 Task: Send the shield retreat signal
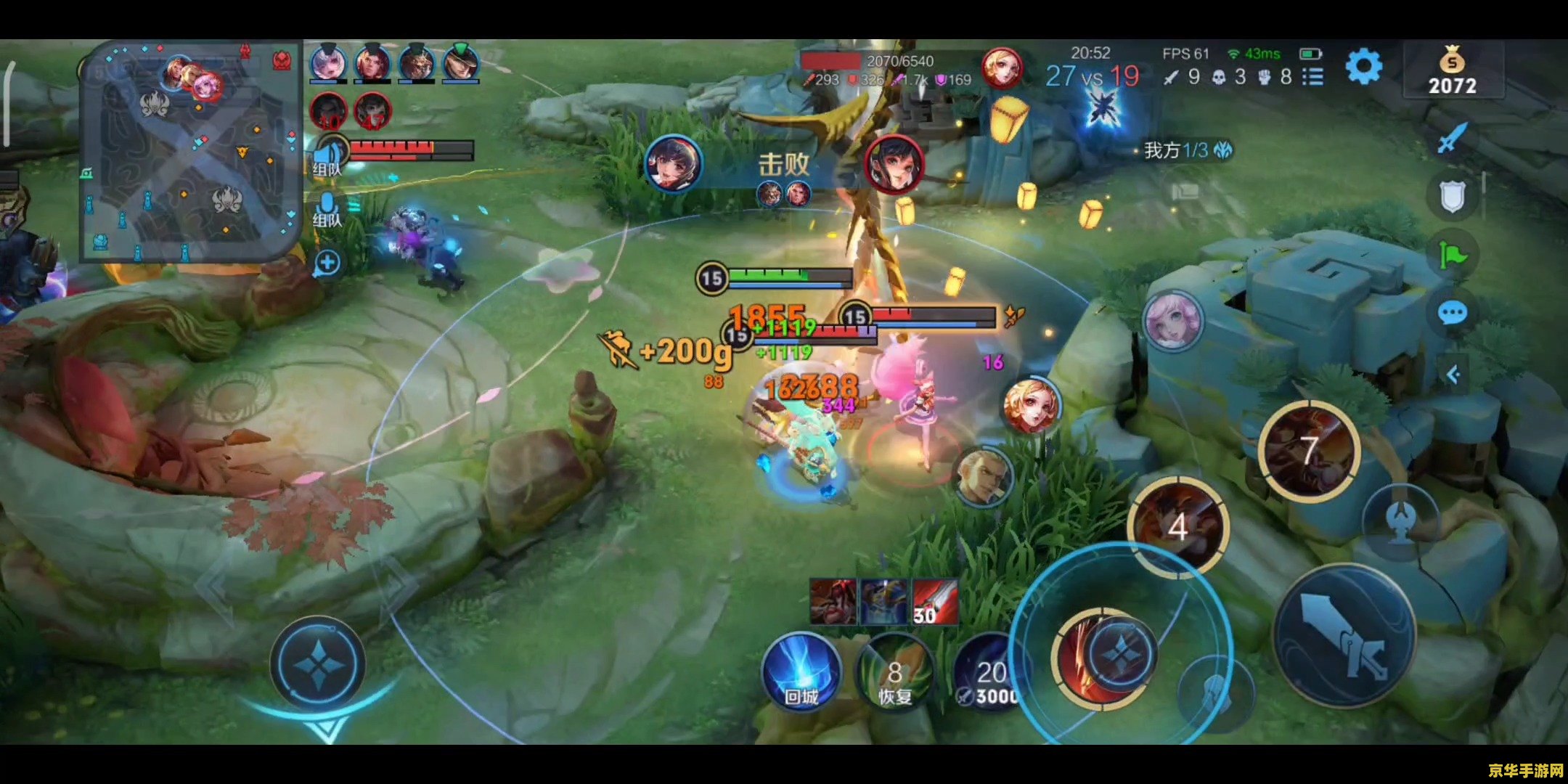pos(1452,196)
